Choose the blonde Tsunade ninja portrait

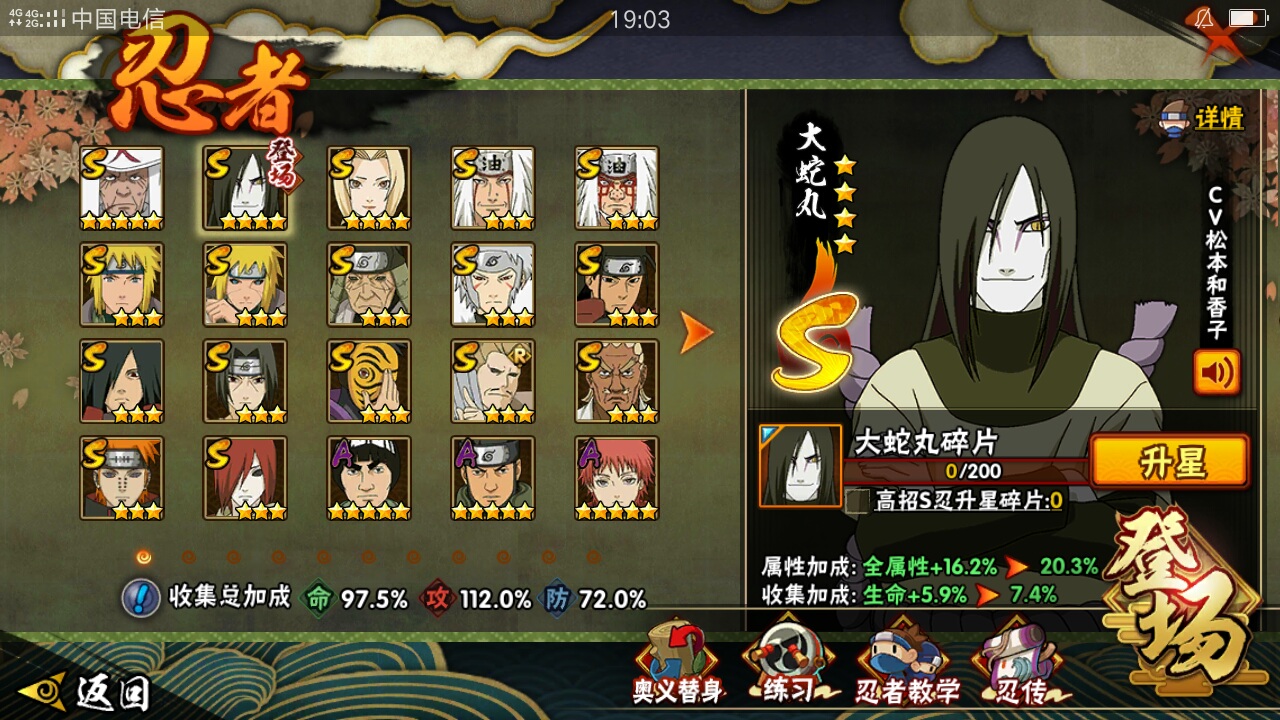click(369, 188)
